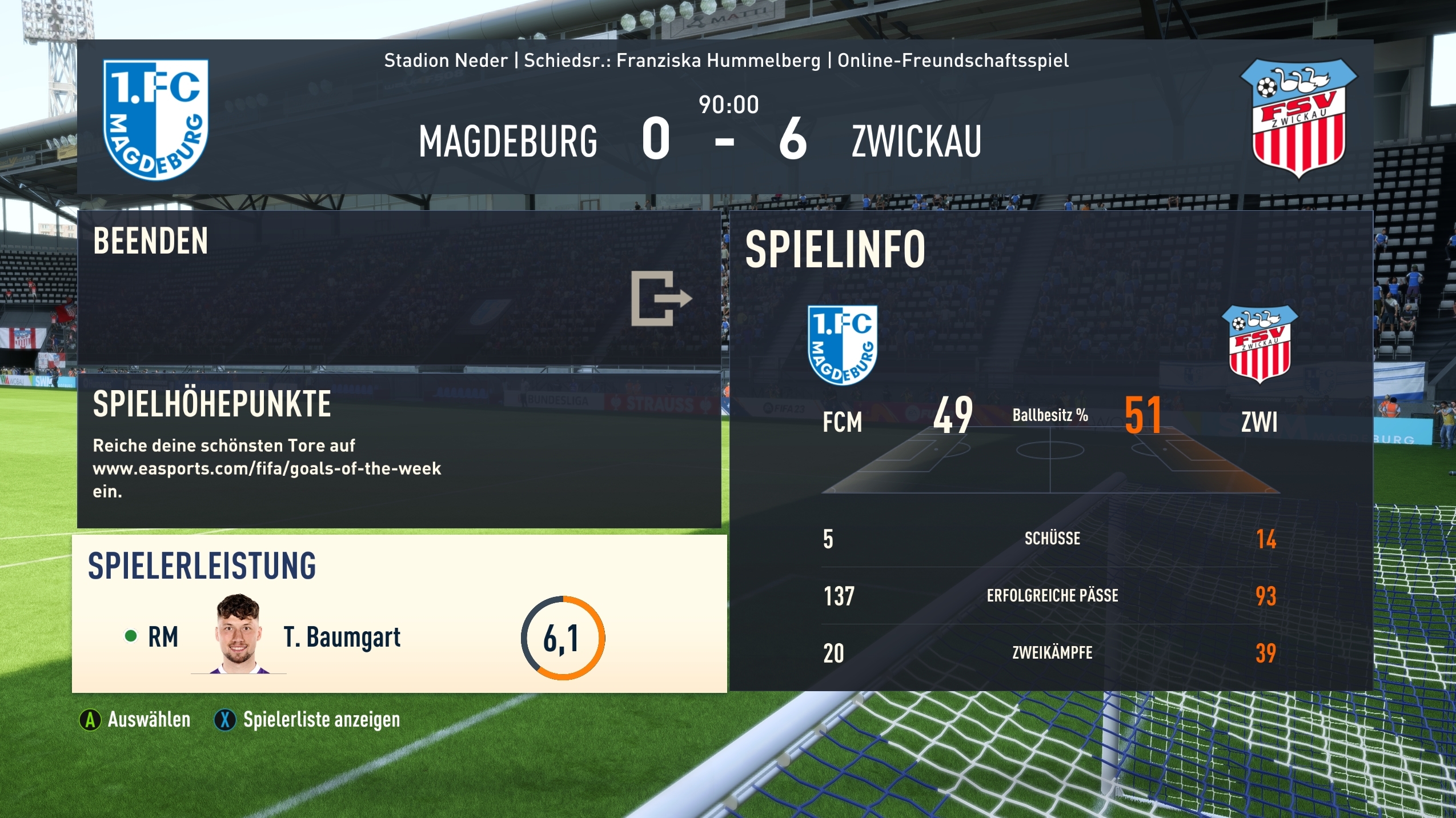The image size is (1456, 818).
Task: Open the Spielinfo match stats panel
Action: pos(1051,451)
